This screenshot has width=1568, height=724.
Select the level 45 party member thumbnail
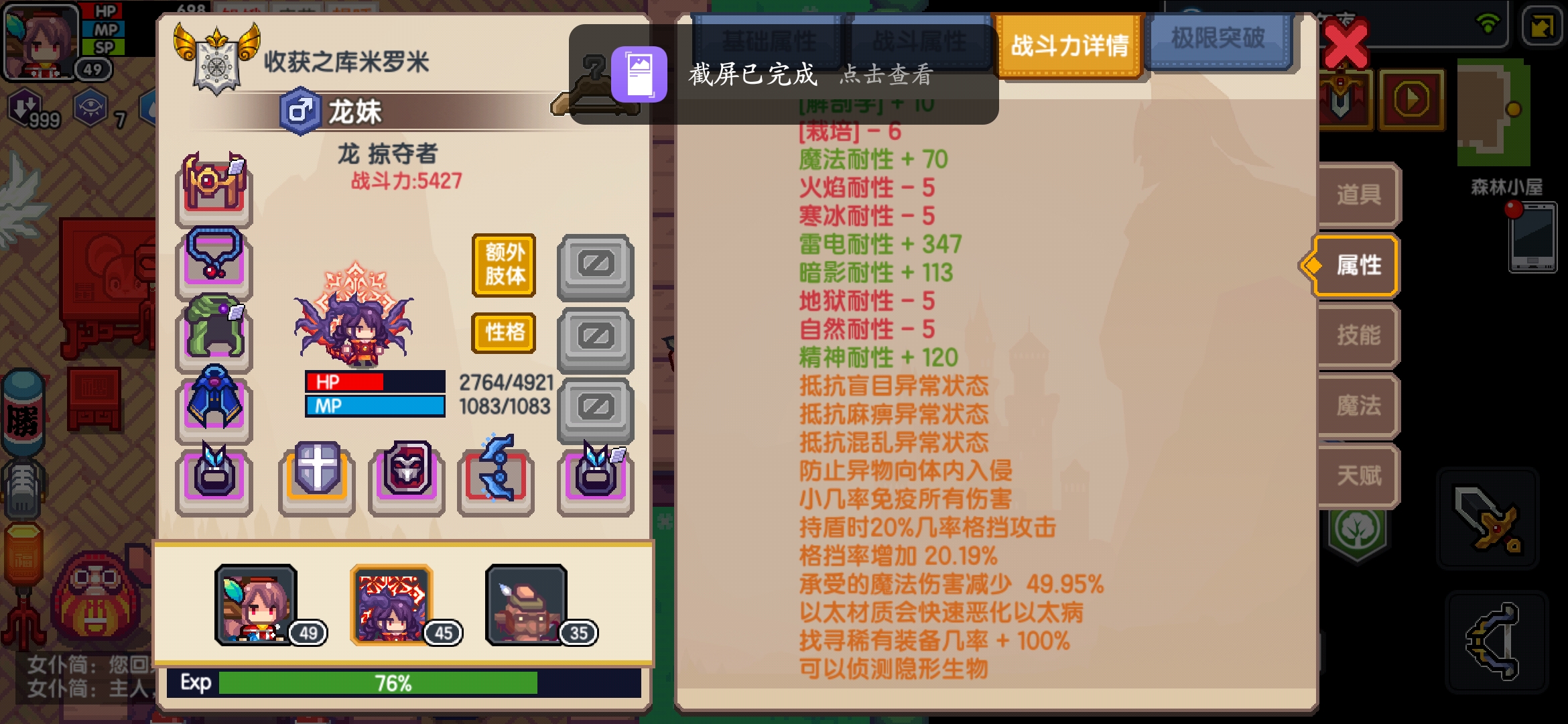pyautogui.click(x=392, y=603)
